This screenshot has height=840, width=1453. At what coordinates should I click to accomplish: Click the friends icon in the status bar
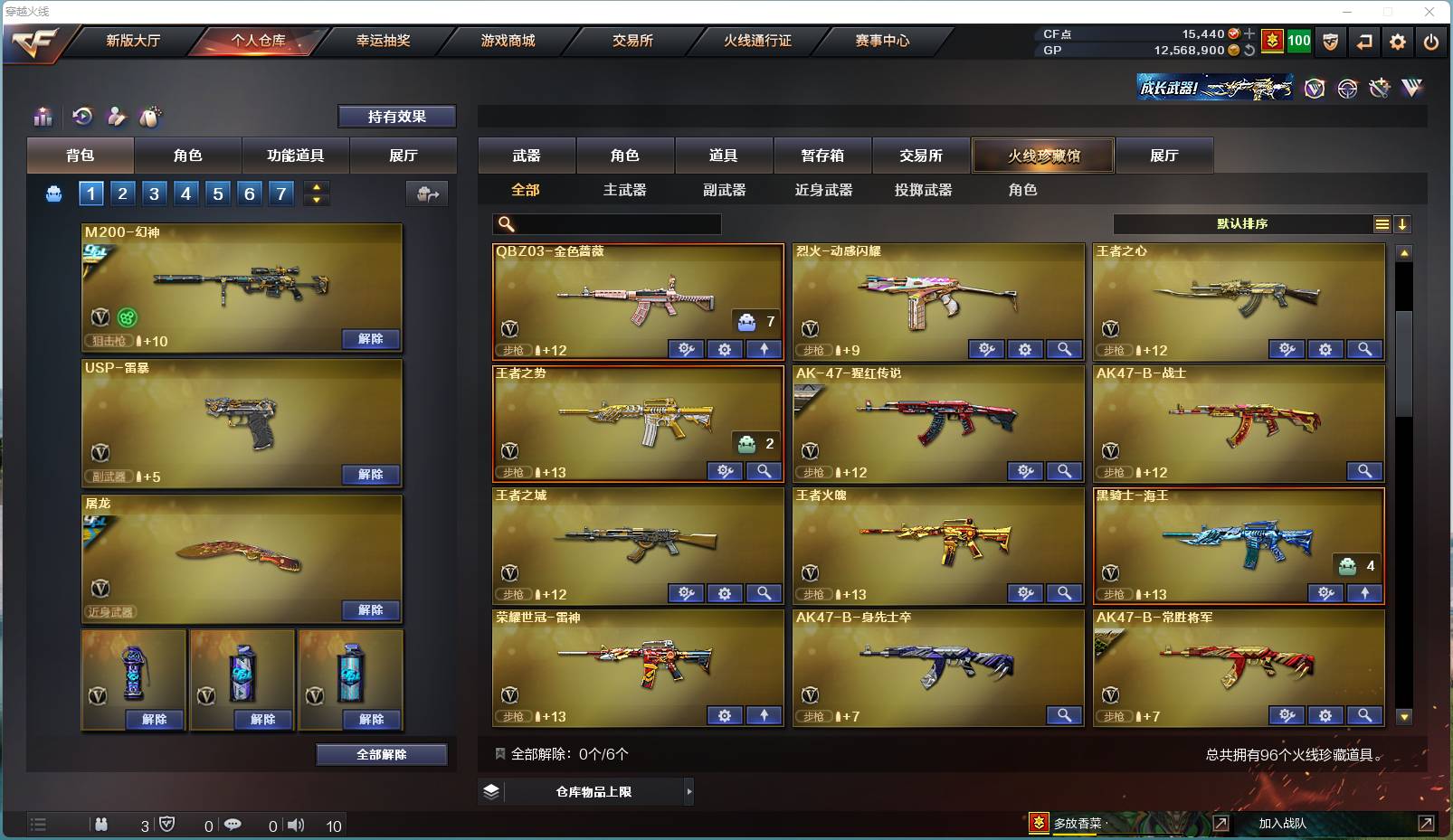[101, 825]
